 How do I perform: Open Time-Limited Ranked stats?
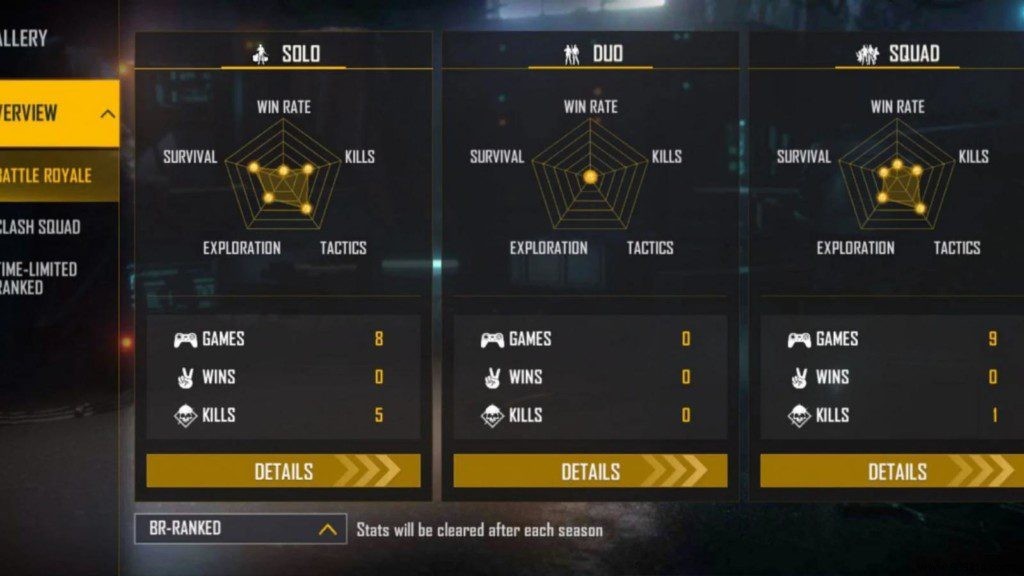pyautogui.click(x=42, y=278)
